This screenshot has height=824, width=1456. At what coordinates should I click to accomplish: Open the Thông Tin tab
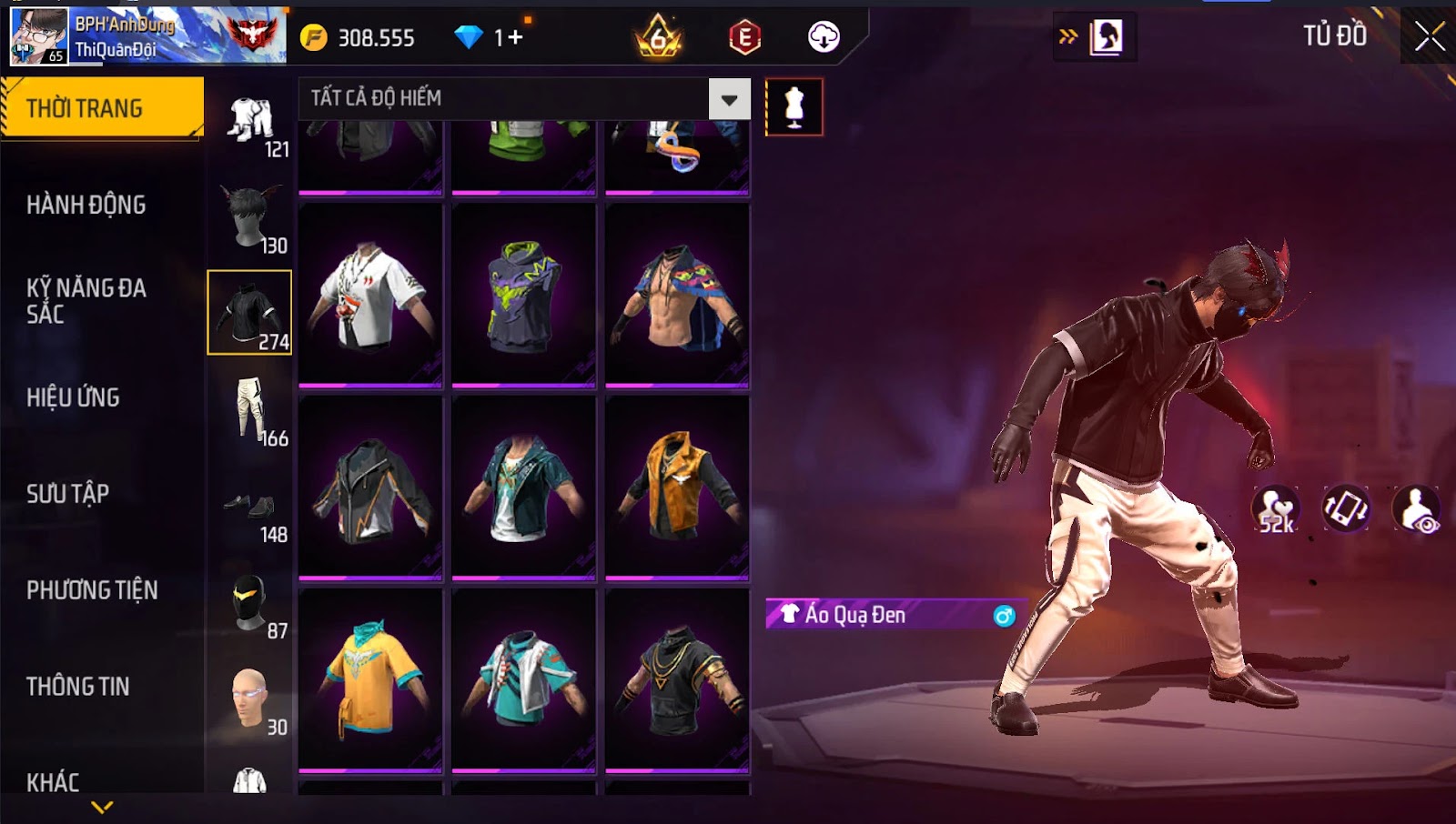(78, 687)
